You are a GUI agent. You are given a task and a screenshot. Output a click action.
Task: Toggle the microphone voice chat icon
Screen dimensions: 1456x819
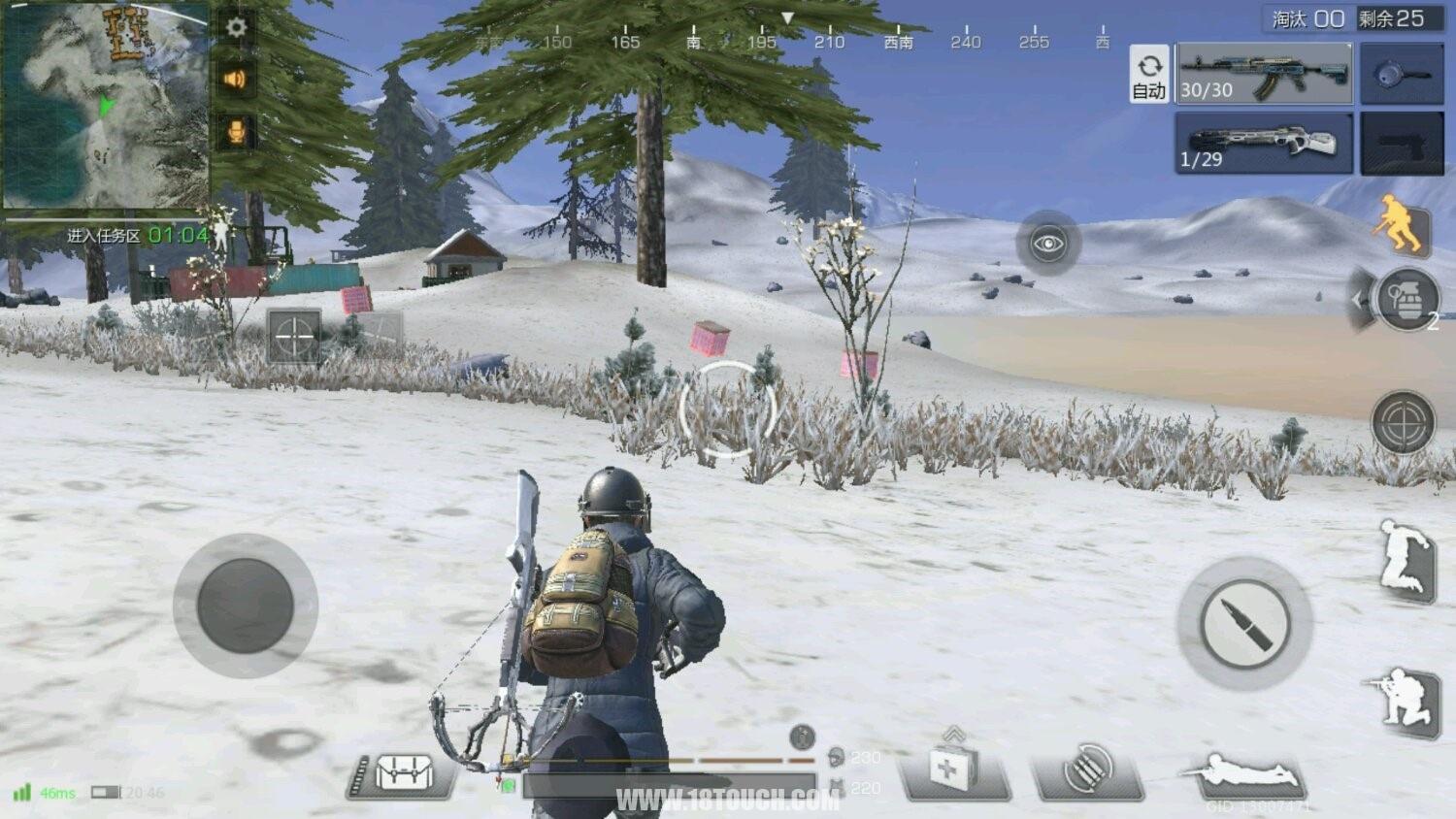236,131
